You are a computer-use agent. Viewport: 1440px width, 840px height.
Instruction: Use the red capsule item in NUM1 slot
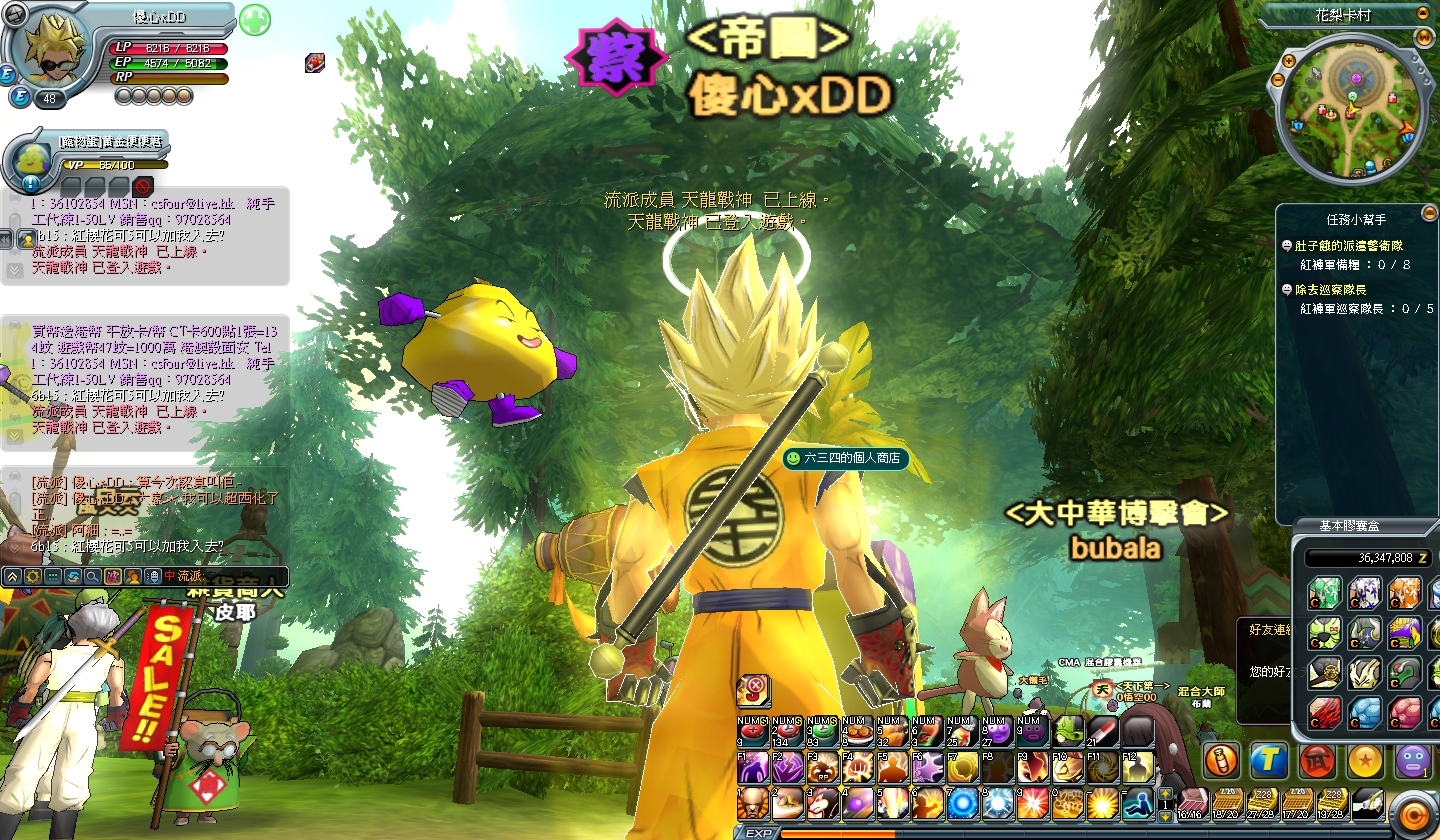(x=752, y=733)
